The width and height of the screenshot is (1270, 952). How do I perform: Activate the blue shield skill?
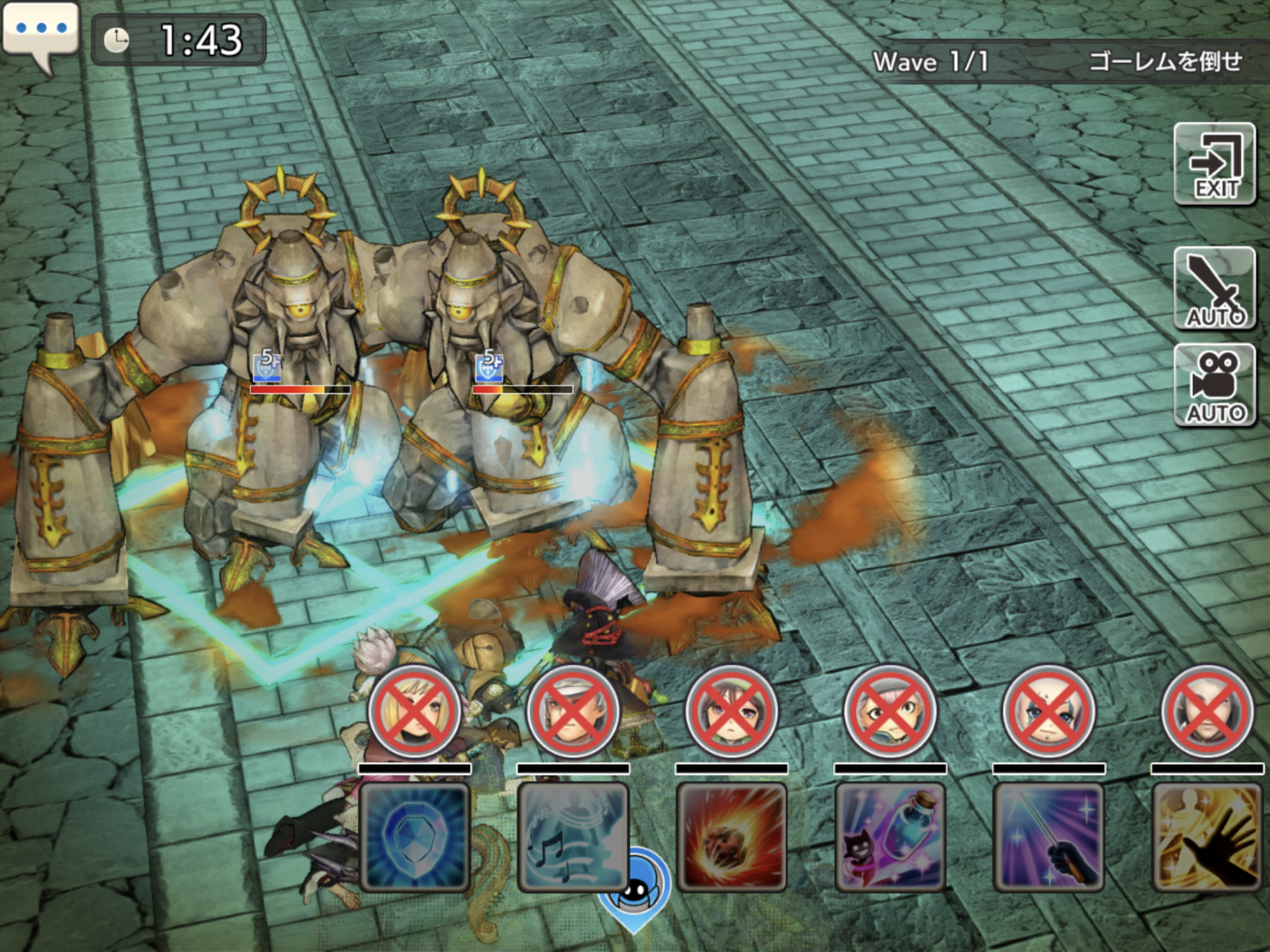pyautogui.click(x=415, y=837)
